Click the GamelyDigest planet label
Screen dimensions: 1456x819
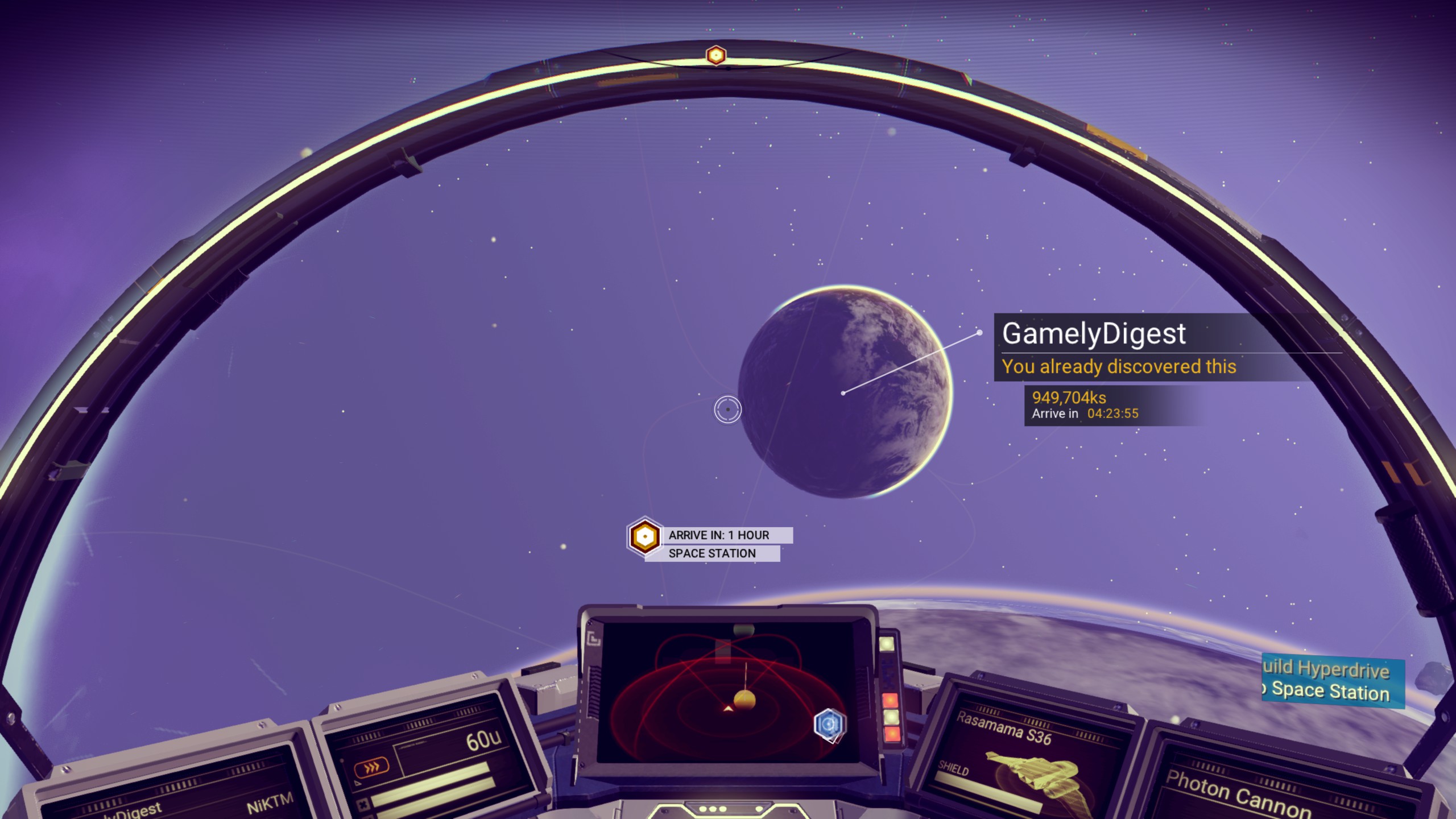point(1093,334)
